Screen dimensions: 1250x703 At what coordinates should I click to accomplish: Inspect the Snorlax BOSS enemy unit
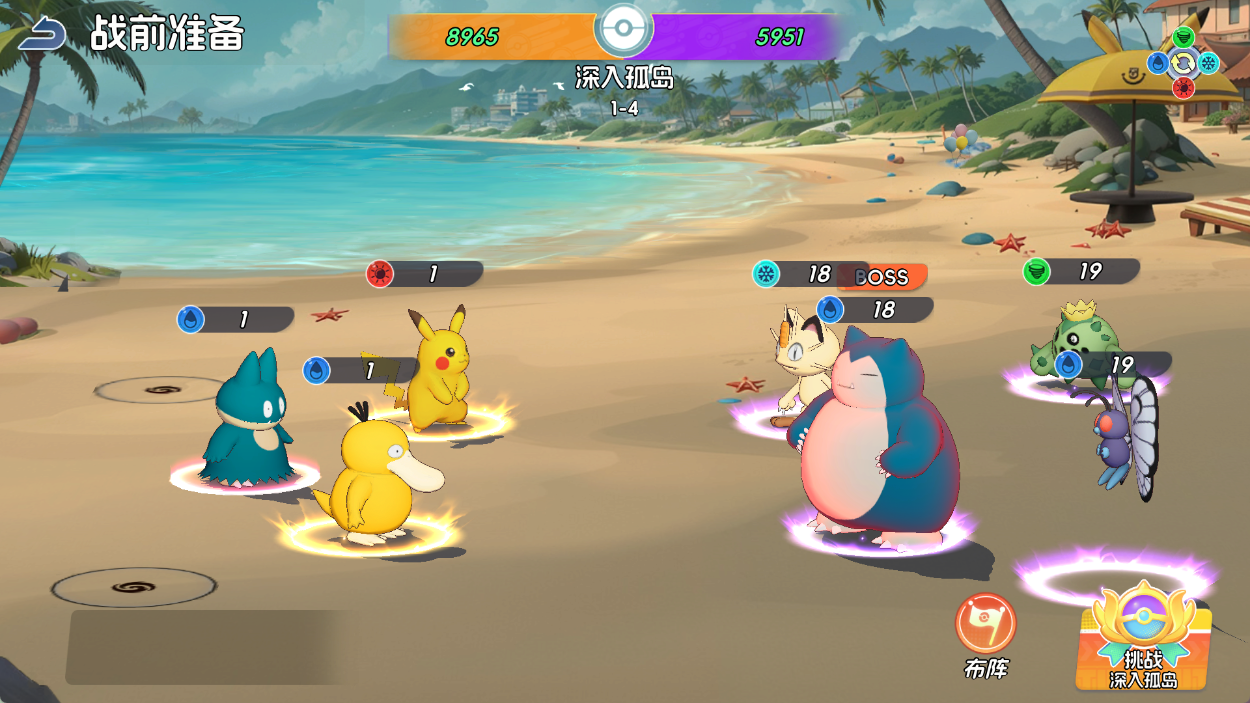pyautogui.click(x=877, y=435)
